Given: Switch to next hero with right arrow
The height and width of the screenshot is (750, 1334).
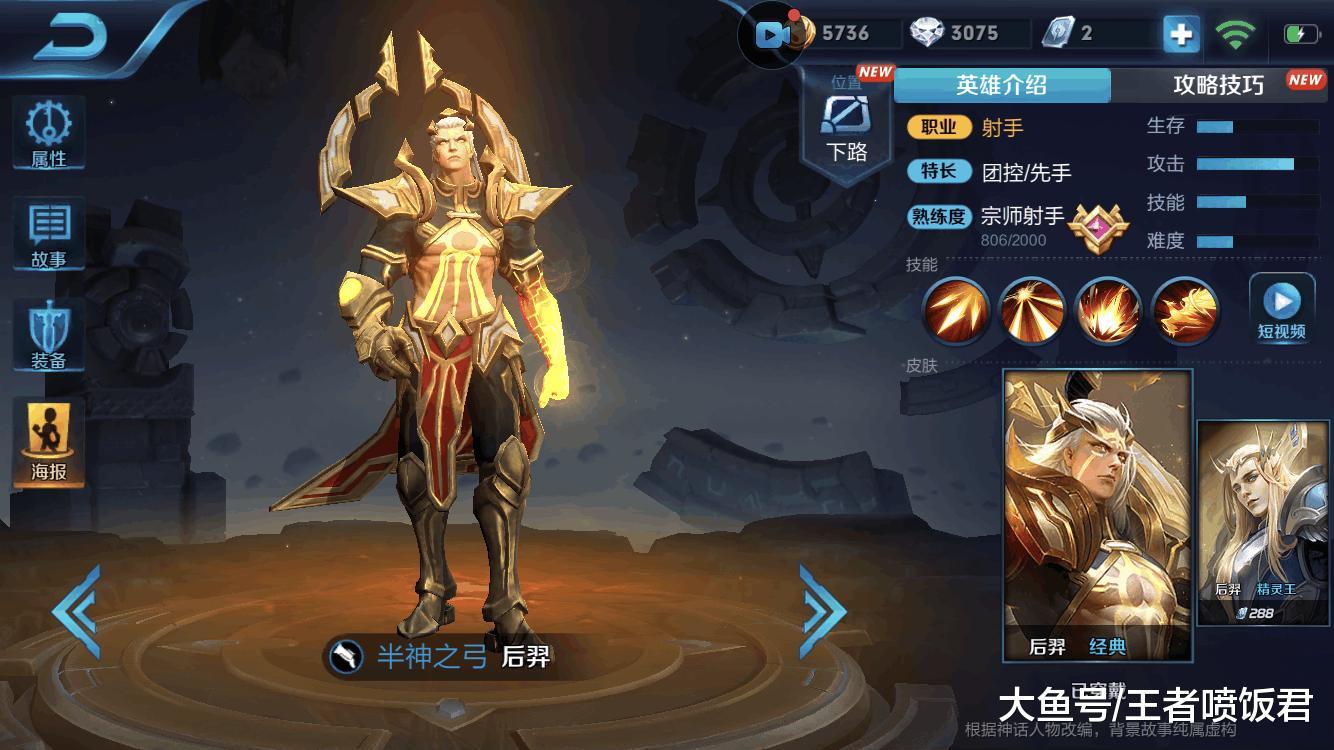Looking at the screenshot, I should click(823, 611).
